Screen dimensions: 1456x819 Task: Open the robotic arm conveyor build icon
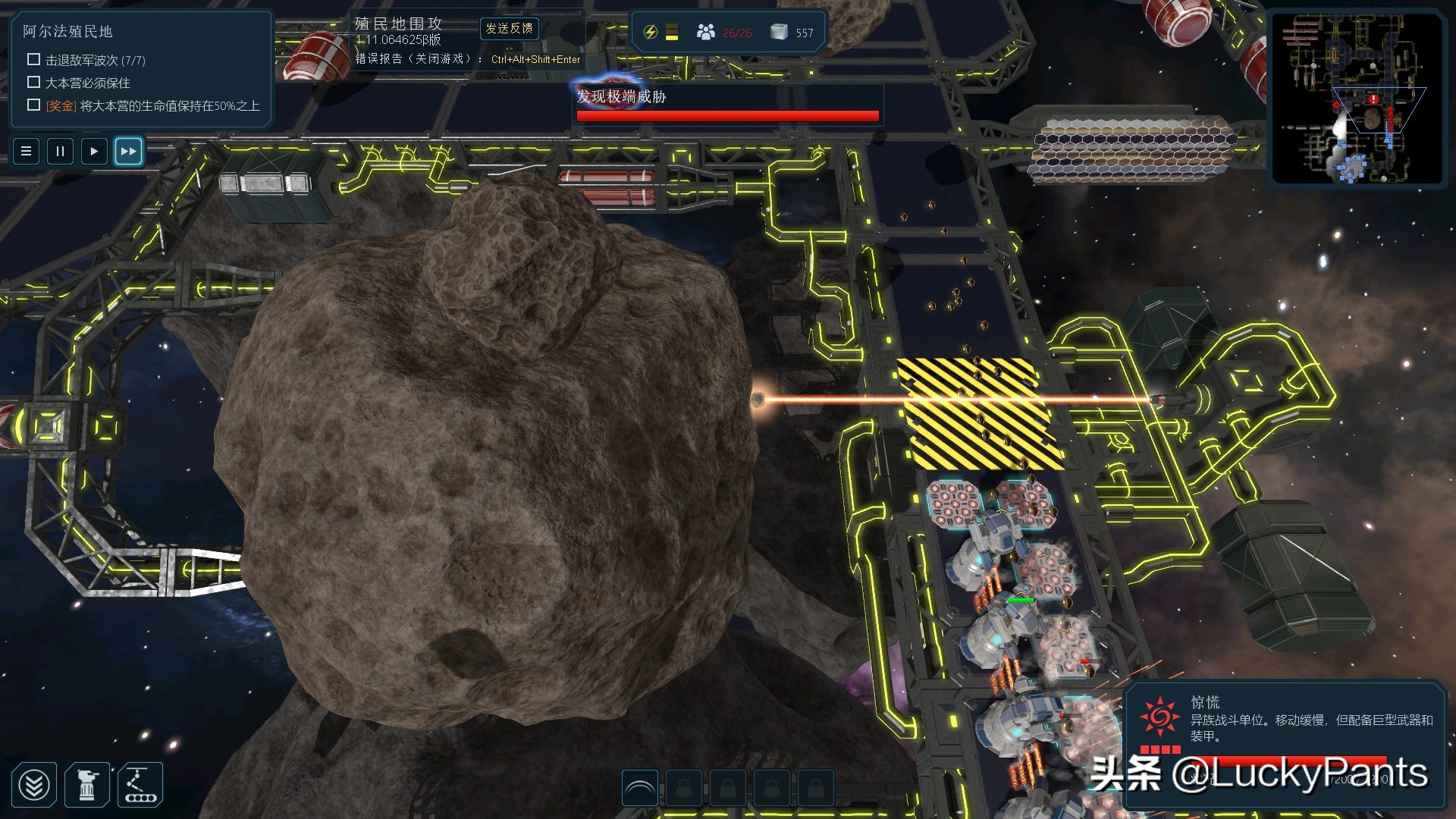[x=140, y=785]
